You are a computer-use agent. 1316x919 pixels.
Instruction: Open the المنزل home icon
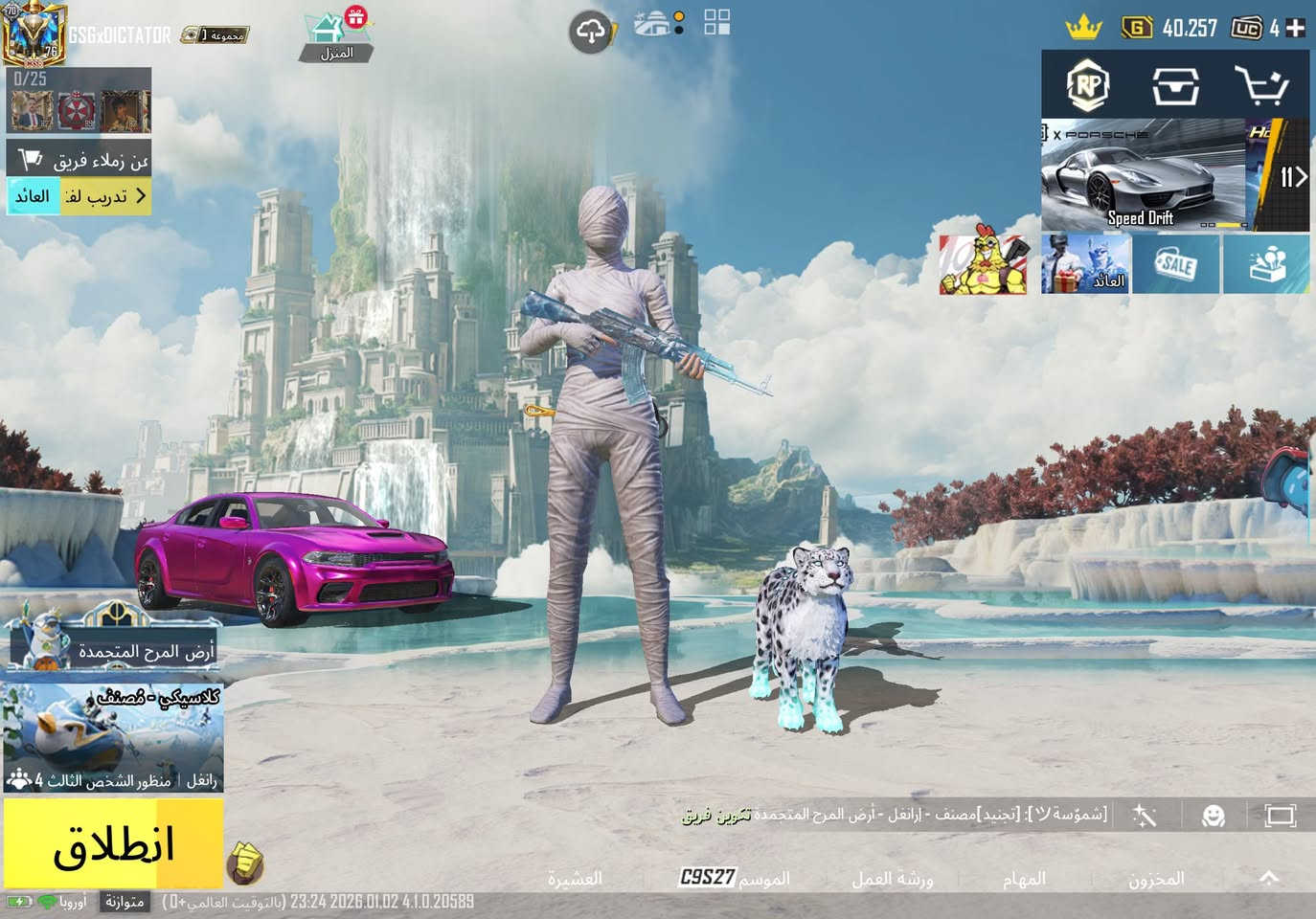(x=335, y=36)
